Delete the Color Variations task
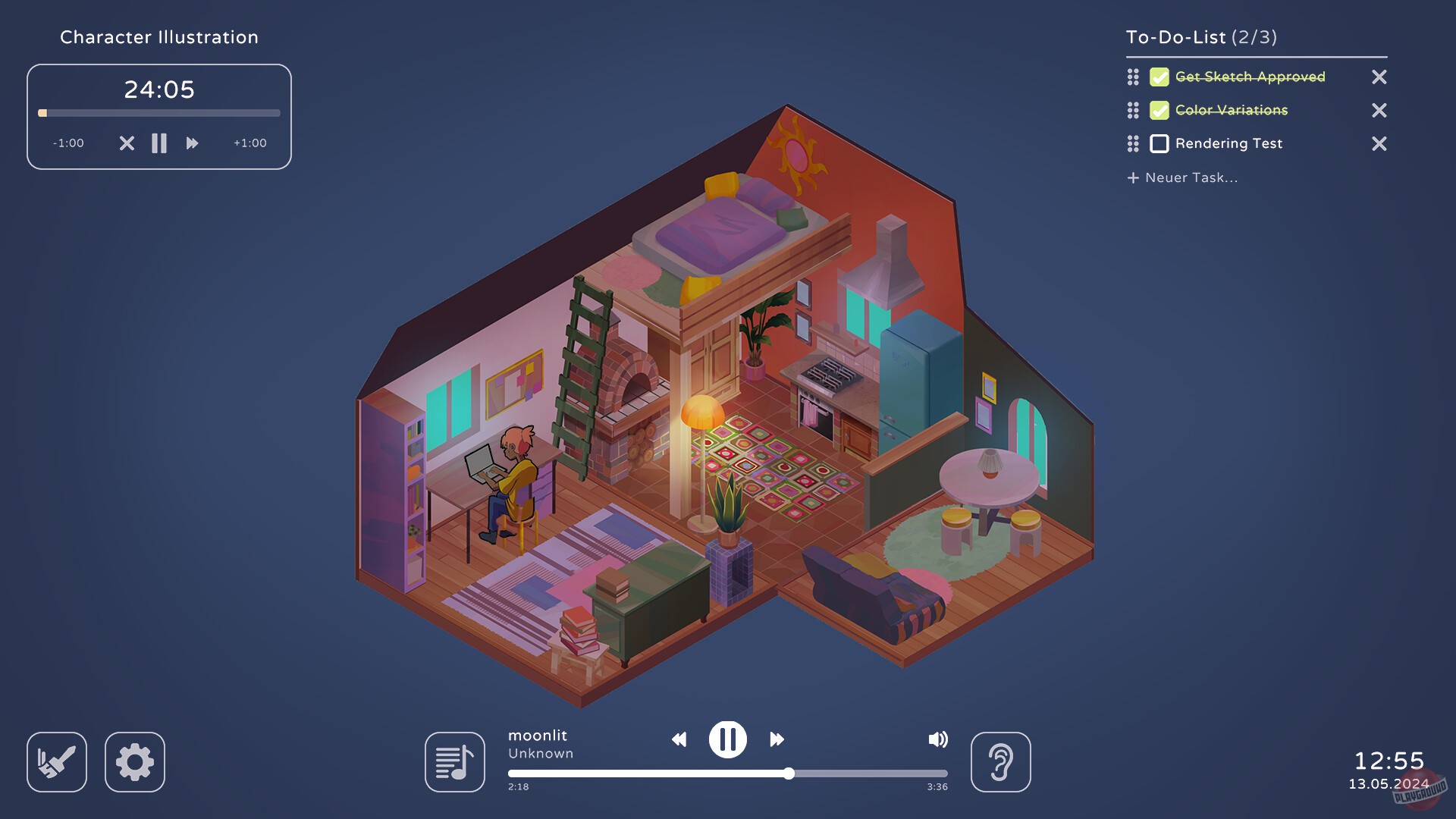The height and width of the screenshot is (819, 1456). pos(1379,110)
